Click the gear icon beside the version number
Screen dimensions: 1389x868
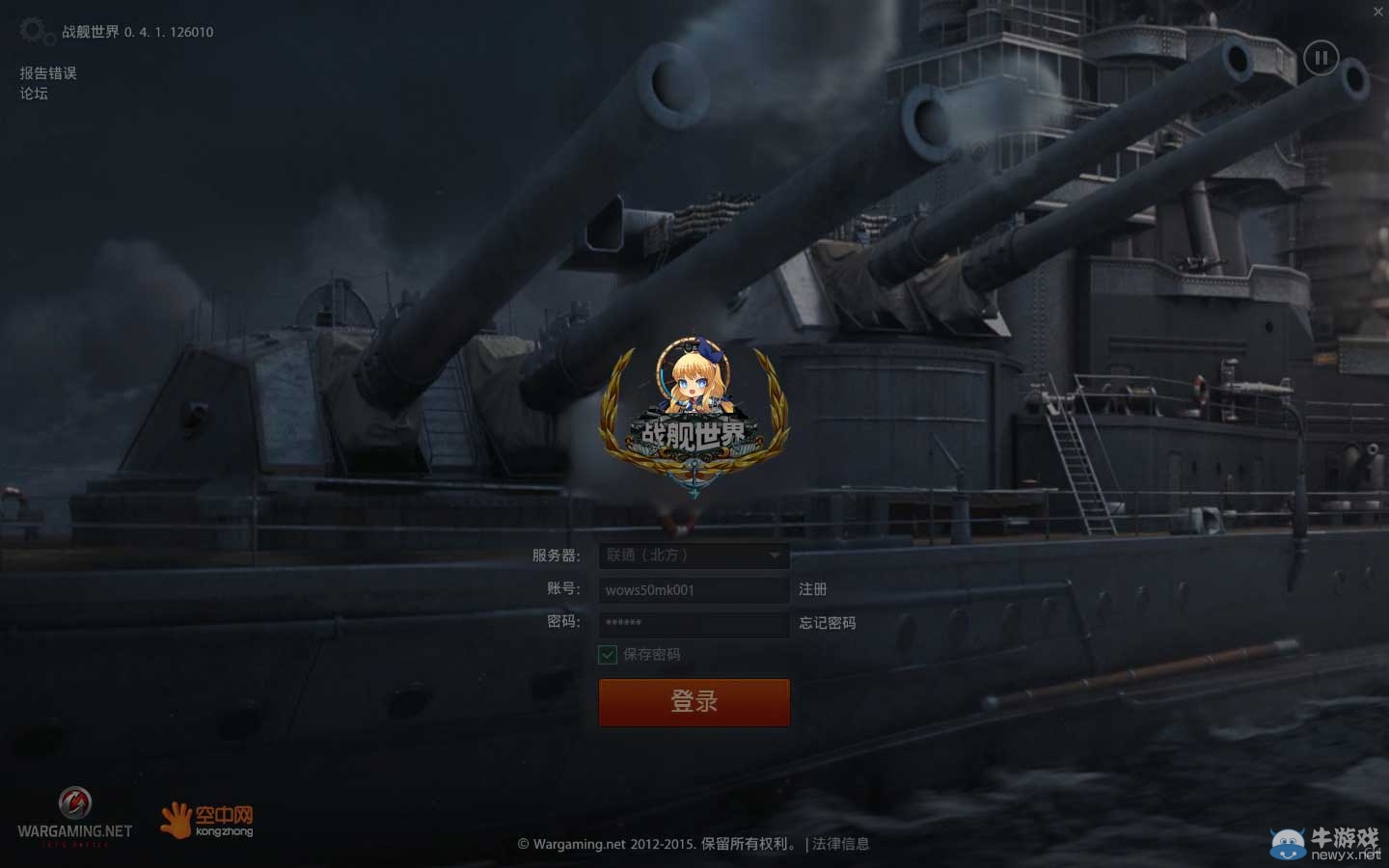click(x=33, y=30)
